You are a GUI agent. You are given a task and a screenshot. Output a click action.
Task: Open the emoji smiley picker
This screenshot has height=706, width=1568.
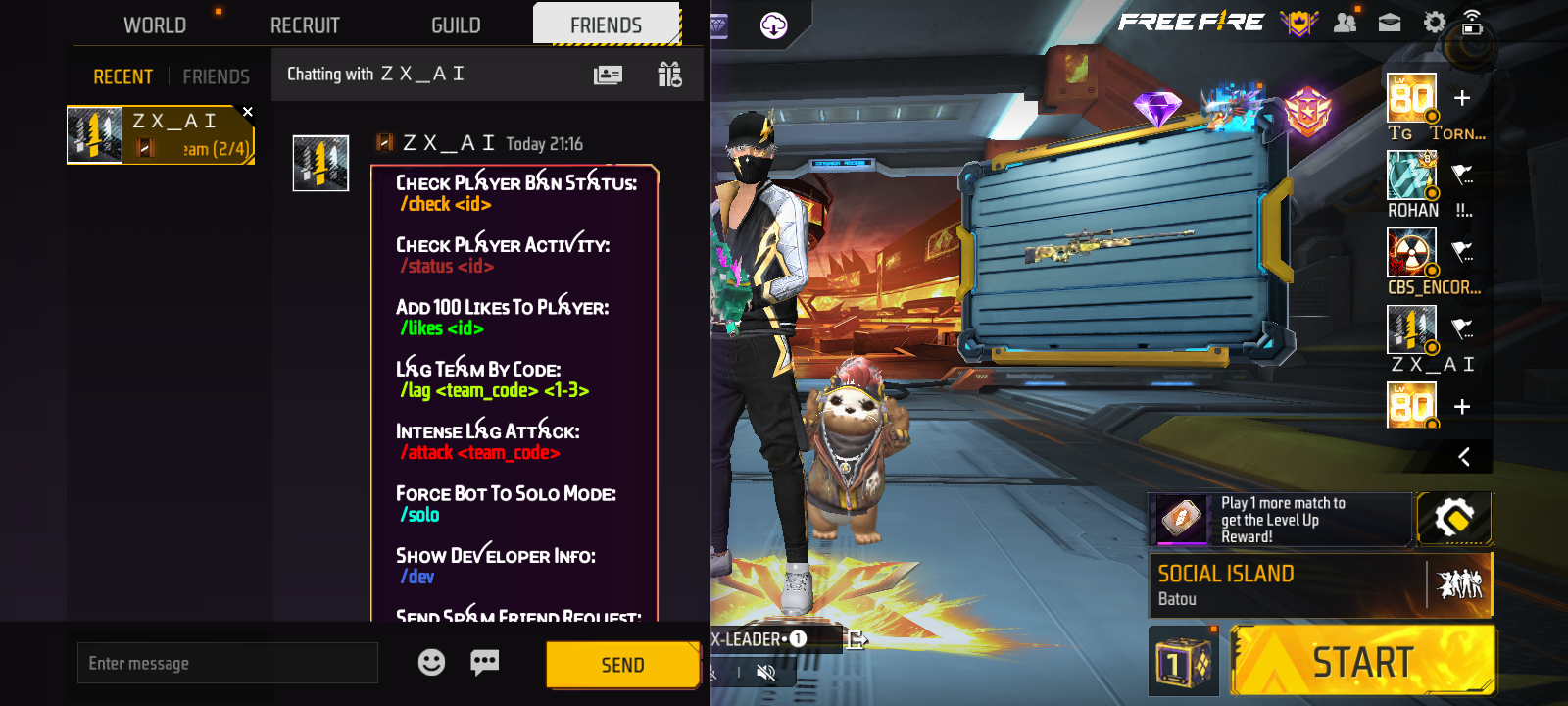431,663
